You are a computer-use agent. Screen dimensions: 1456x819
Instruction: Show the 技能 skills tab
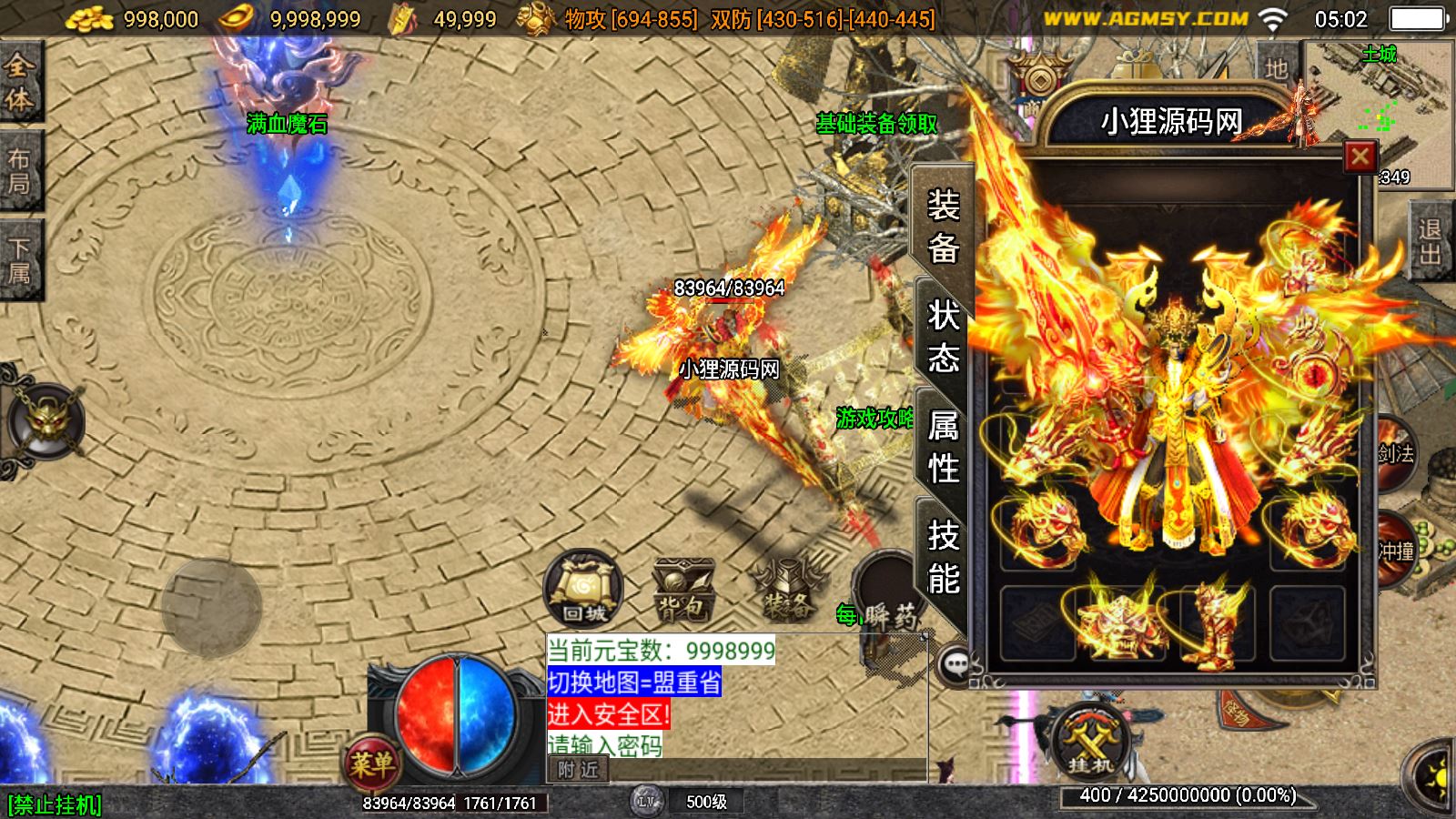943,556
